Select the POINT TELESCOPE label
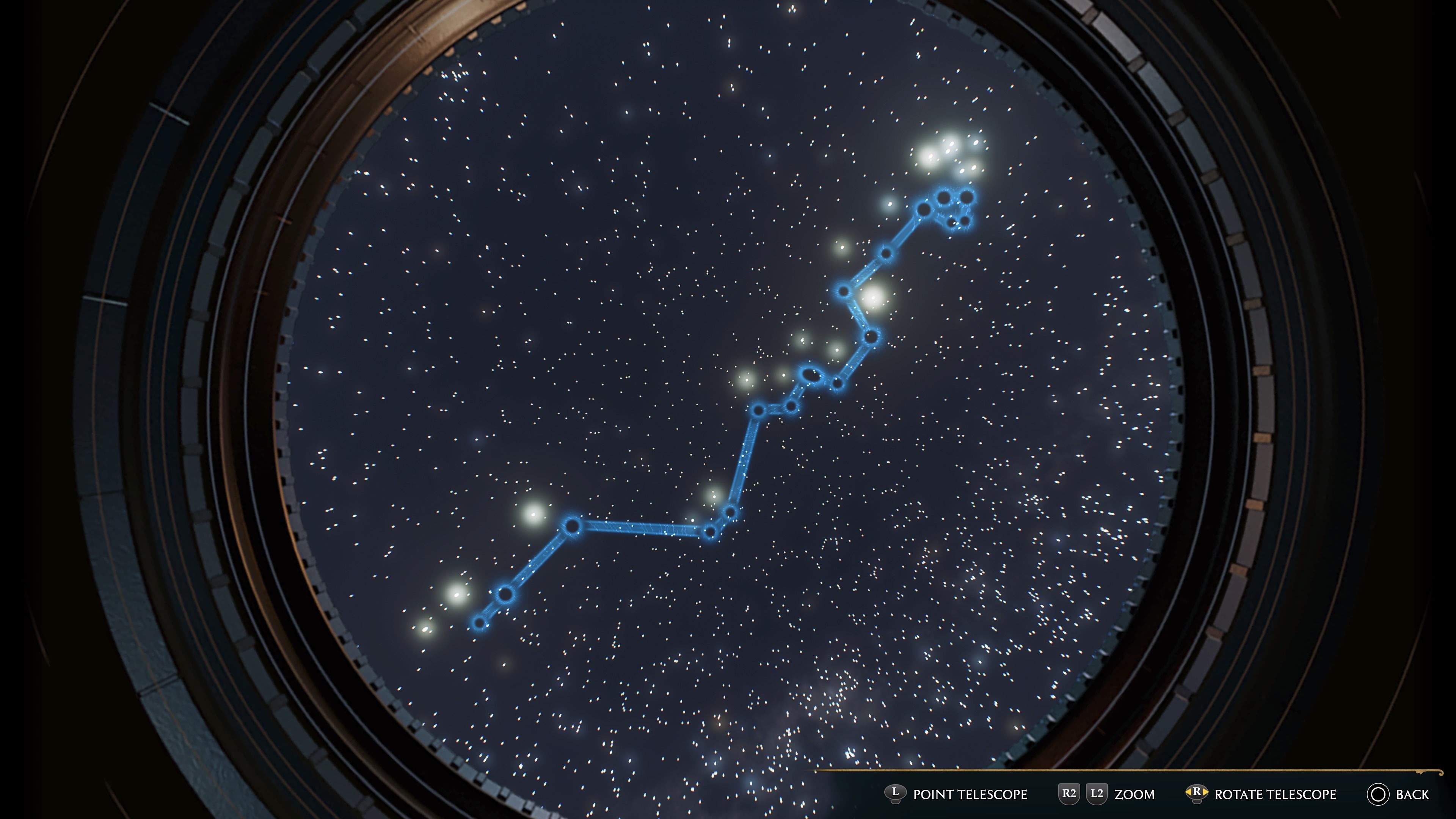 click(971, 793)
